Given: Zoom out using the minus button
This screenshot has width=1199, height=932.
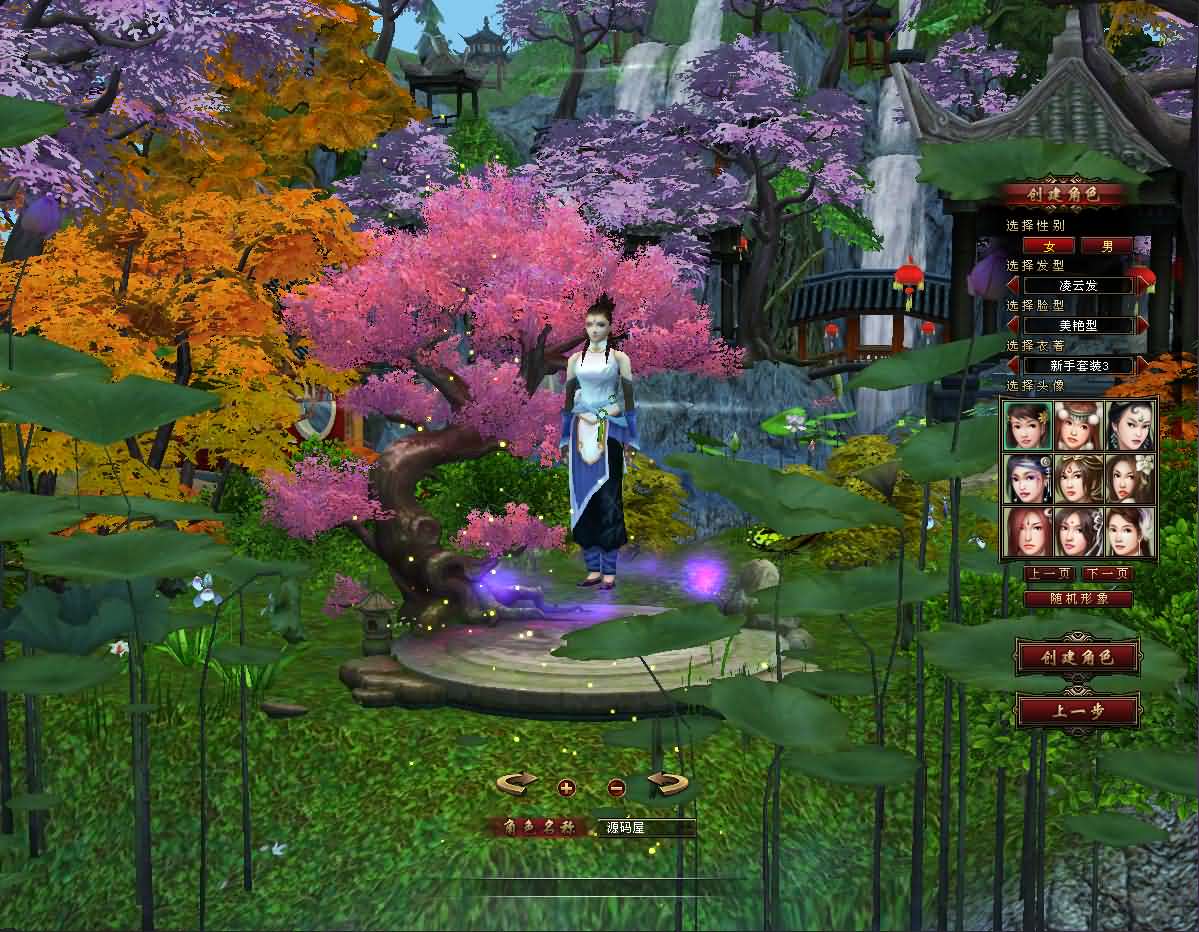Looking at the screenshot, I should point(616,788).
